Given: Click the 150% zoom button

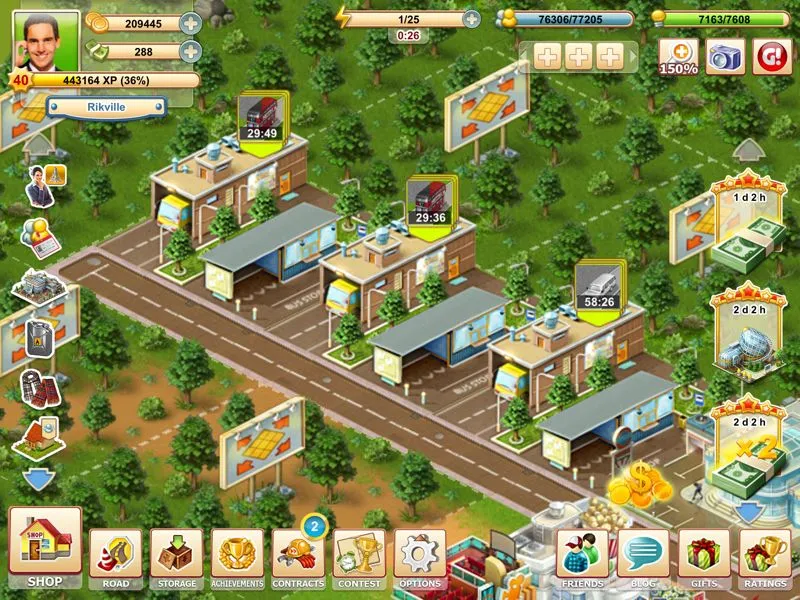Looking at the screenshot, I should [678, 57].
